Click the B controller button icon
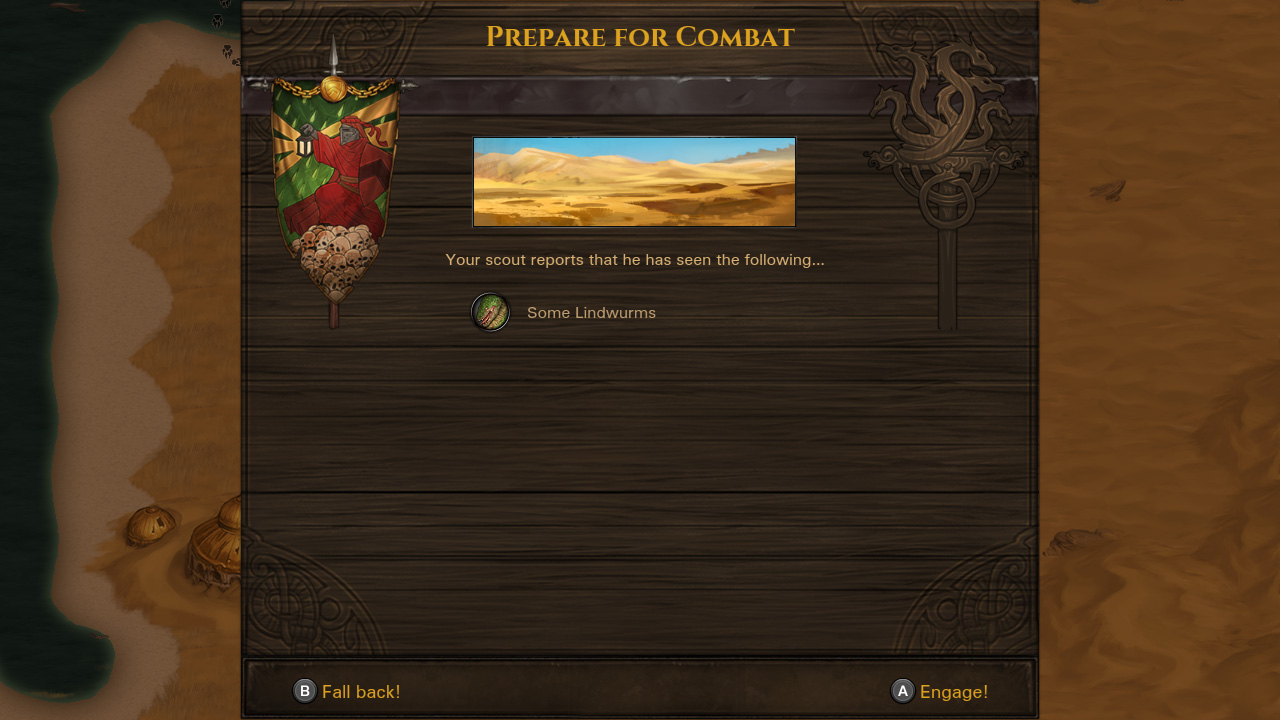The image size is (1280, 720). [x=303, y=690]
